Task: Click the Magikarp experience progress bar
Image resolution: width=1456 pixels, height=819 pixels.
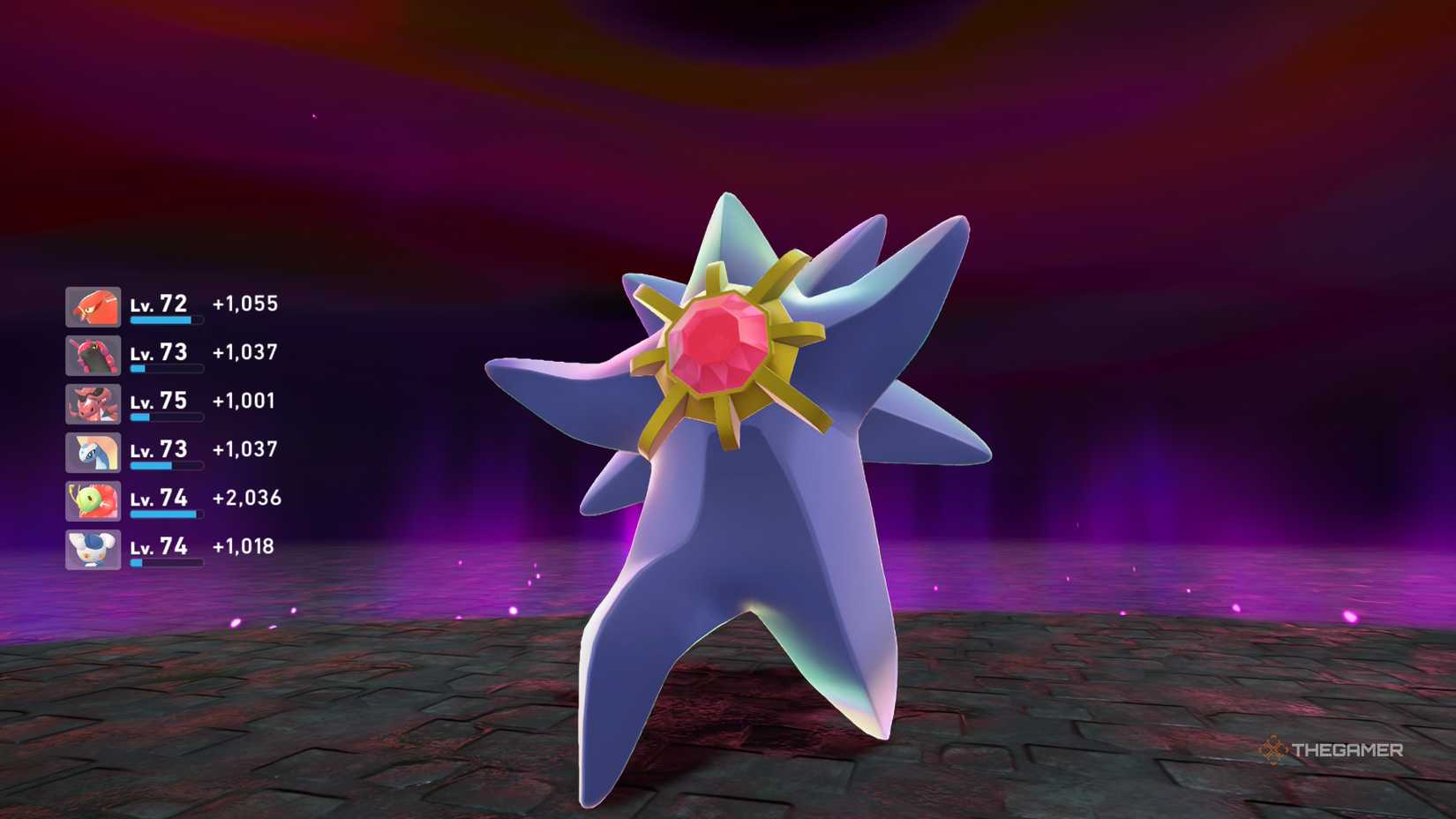Action: pyautogui.click(x=166, y=321)
